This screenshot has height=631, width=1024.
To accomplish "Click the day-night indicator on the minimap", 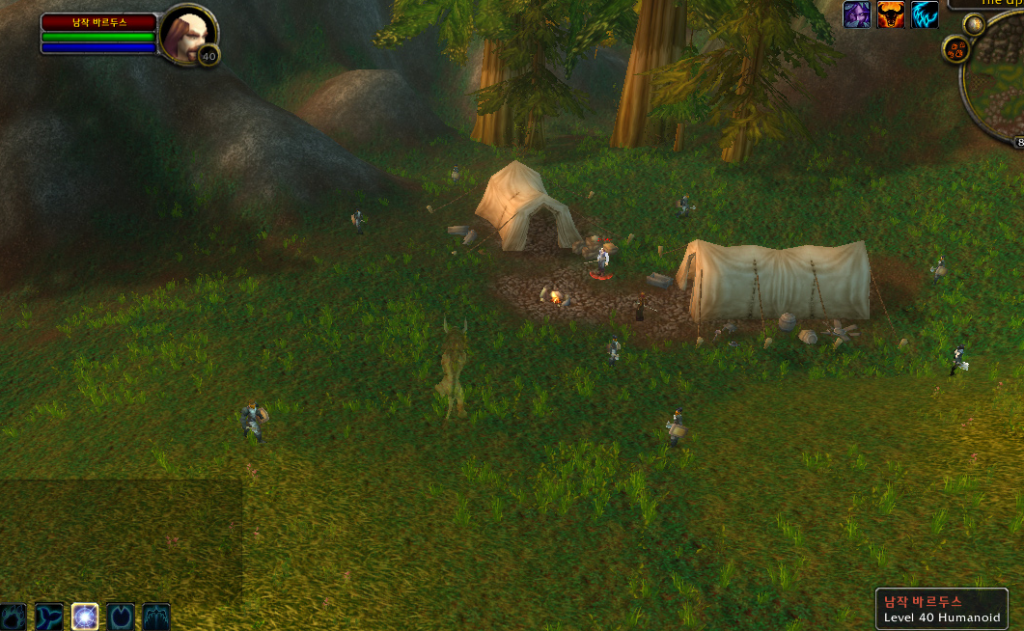I will tap(973, 24).
